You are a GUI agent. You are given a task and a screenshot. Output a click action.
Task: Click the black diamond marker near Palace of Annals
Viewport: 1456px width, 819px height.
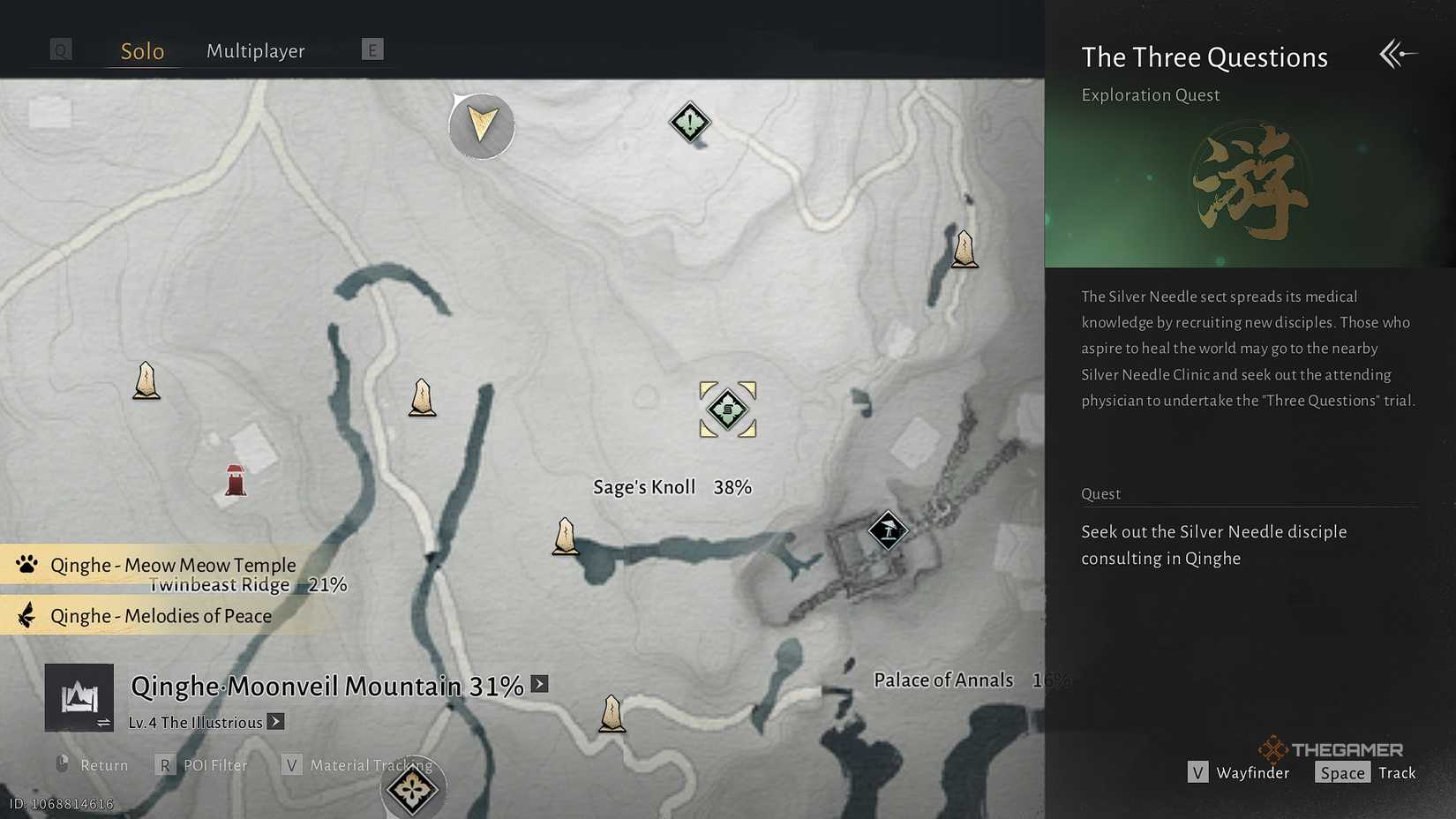[888, 531]
